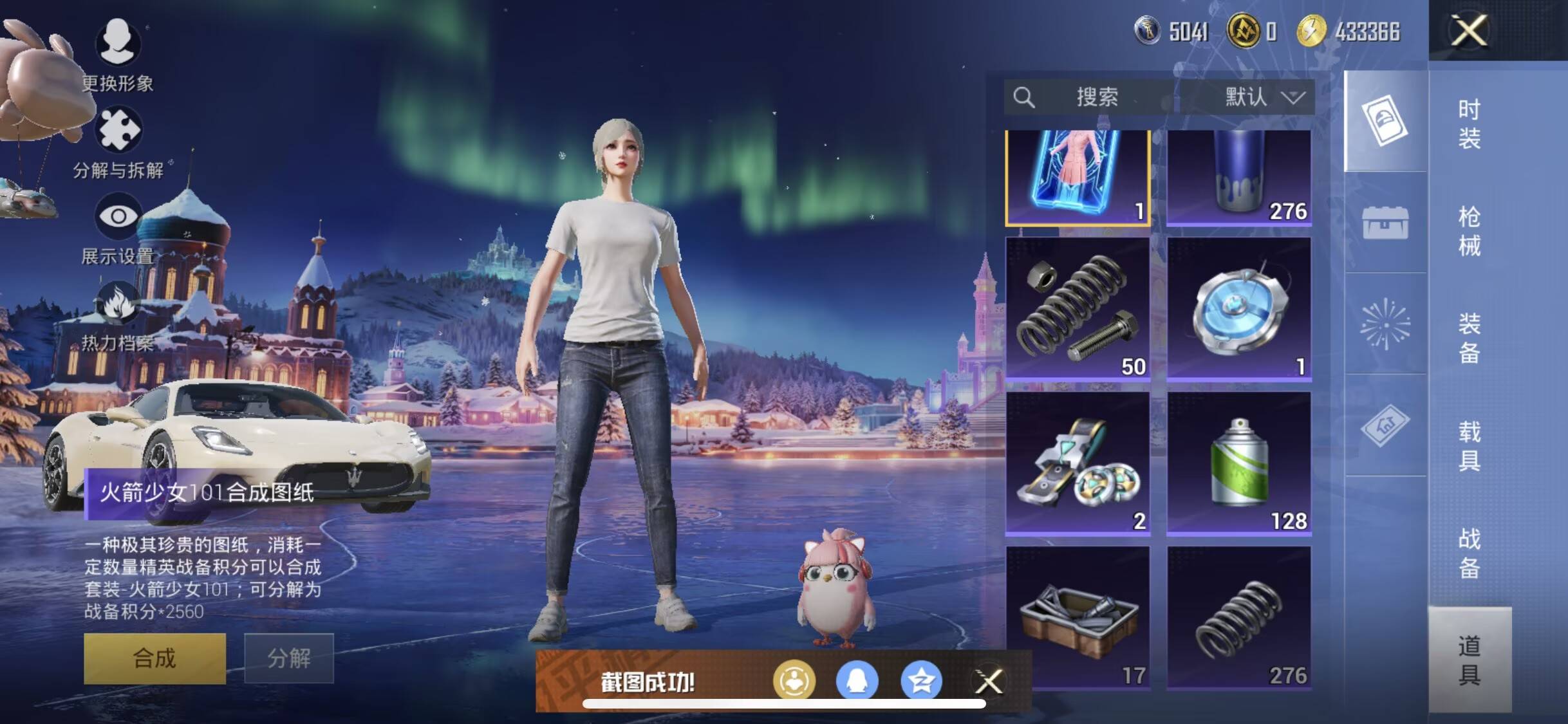
Task: Switch to the 枪械 firearms tab
Action: point(1469,230)
